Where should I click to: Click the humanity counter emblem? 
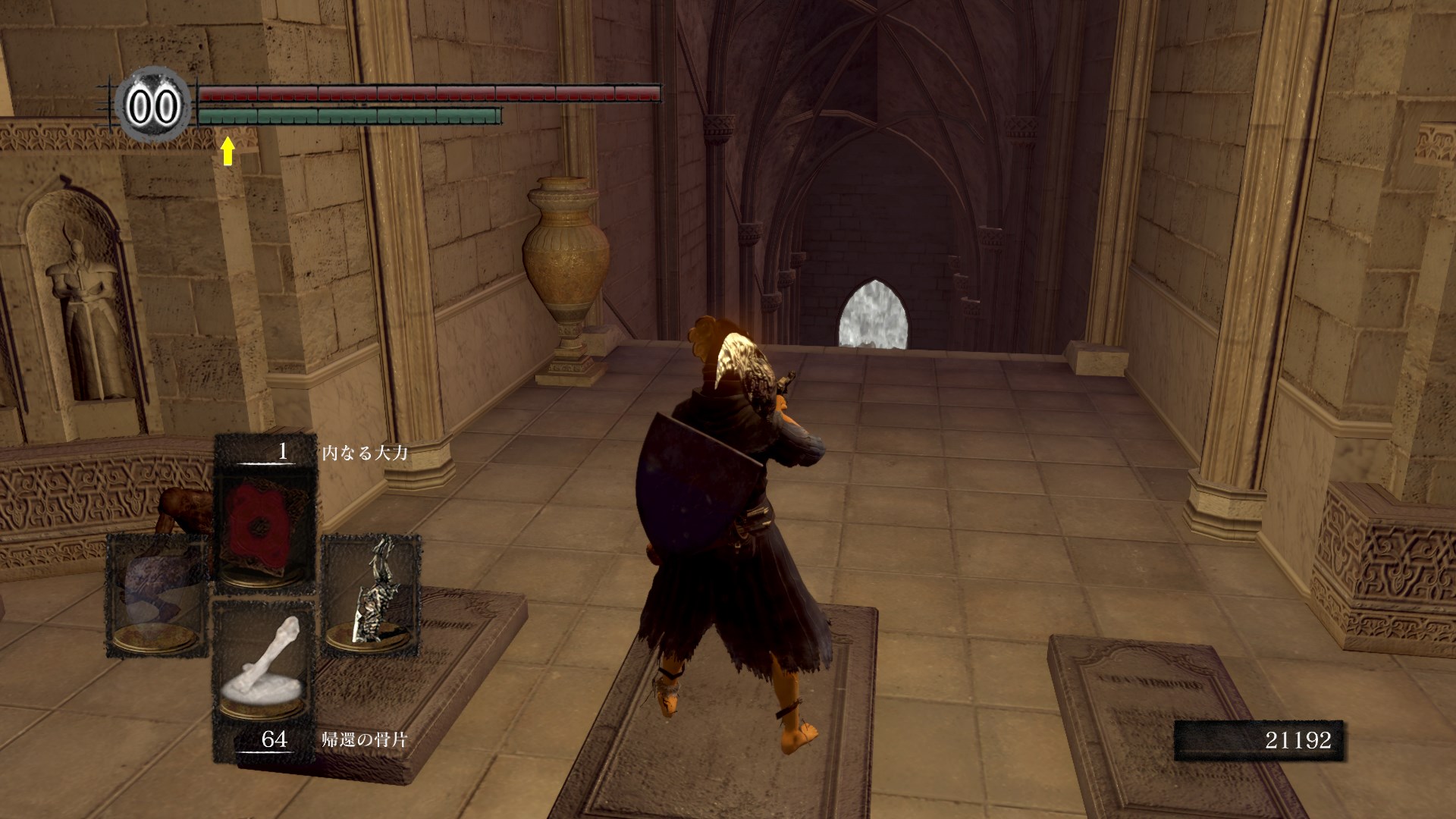pyautogui.click(x=152, y=107)
